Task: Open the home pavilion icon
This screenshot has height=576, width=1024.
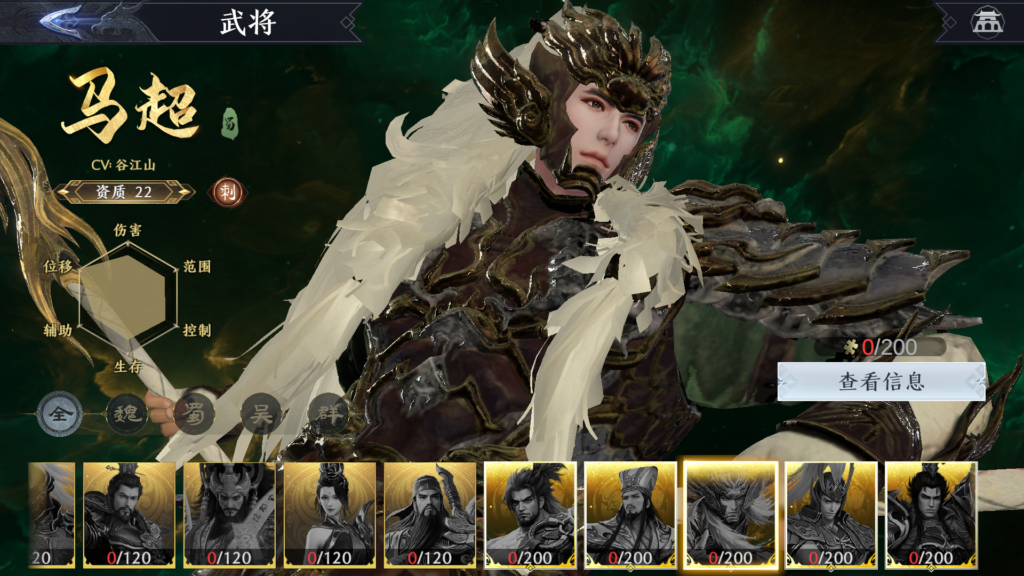Action: 984,23
